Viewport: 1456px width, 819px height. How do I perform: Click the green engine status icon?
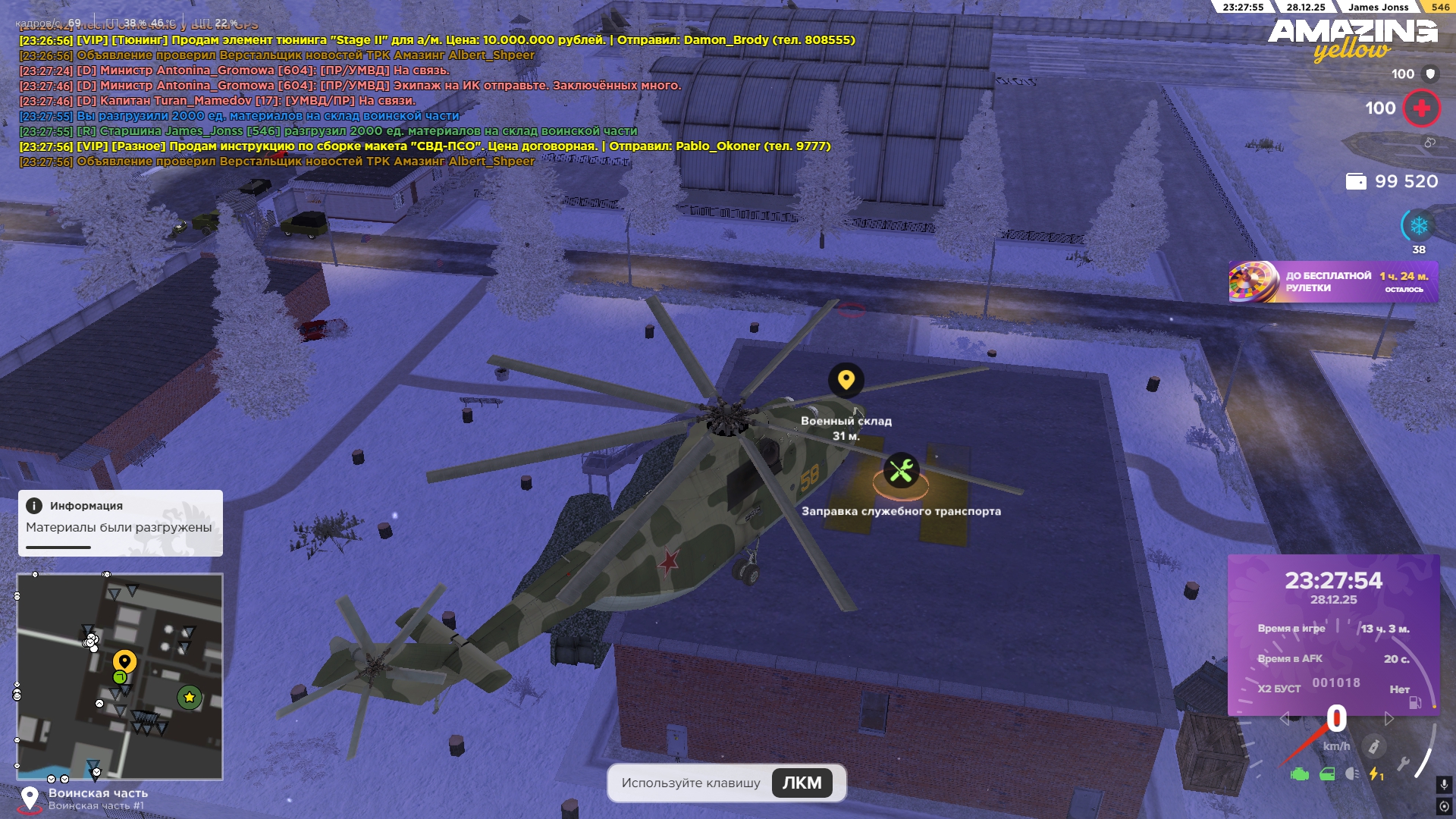(x=1300, y=774)
